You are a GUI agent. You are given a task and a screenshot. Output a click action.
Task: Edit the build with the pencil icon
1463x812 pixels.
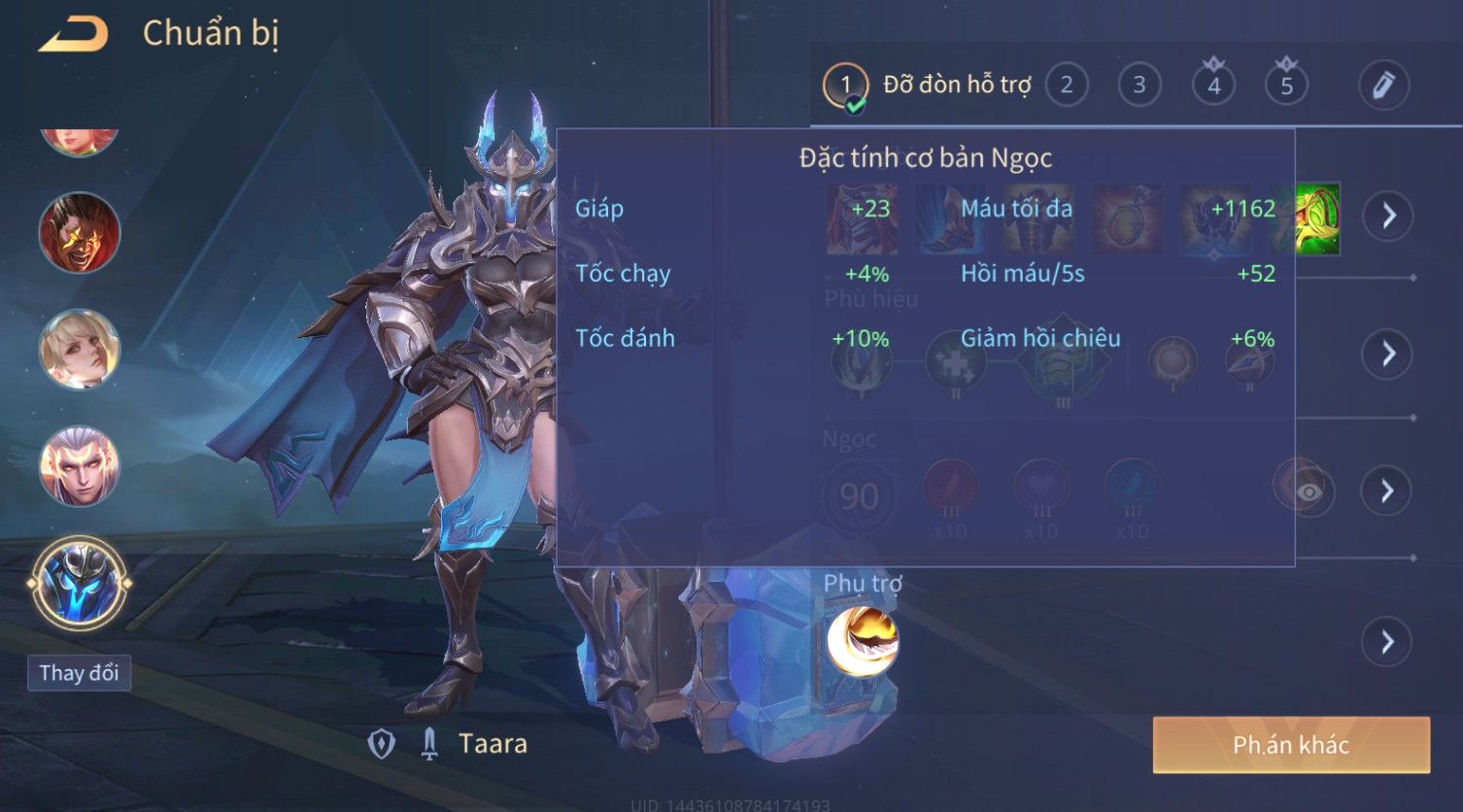1383,85
